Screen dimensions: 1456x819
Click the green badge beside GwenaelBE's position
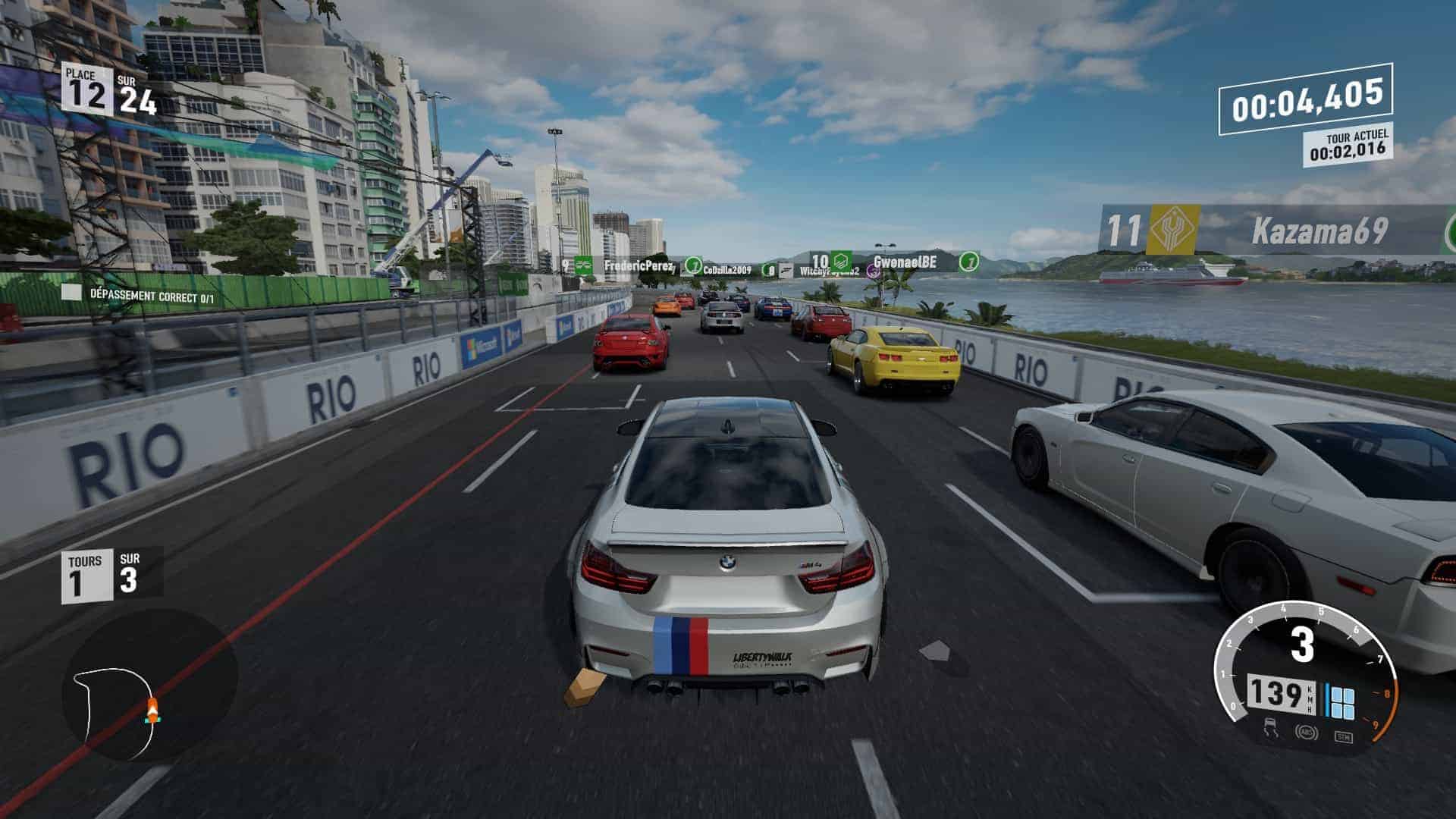coord(839,261)
